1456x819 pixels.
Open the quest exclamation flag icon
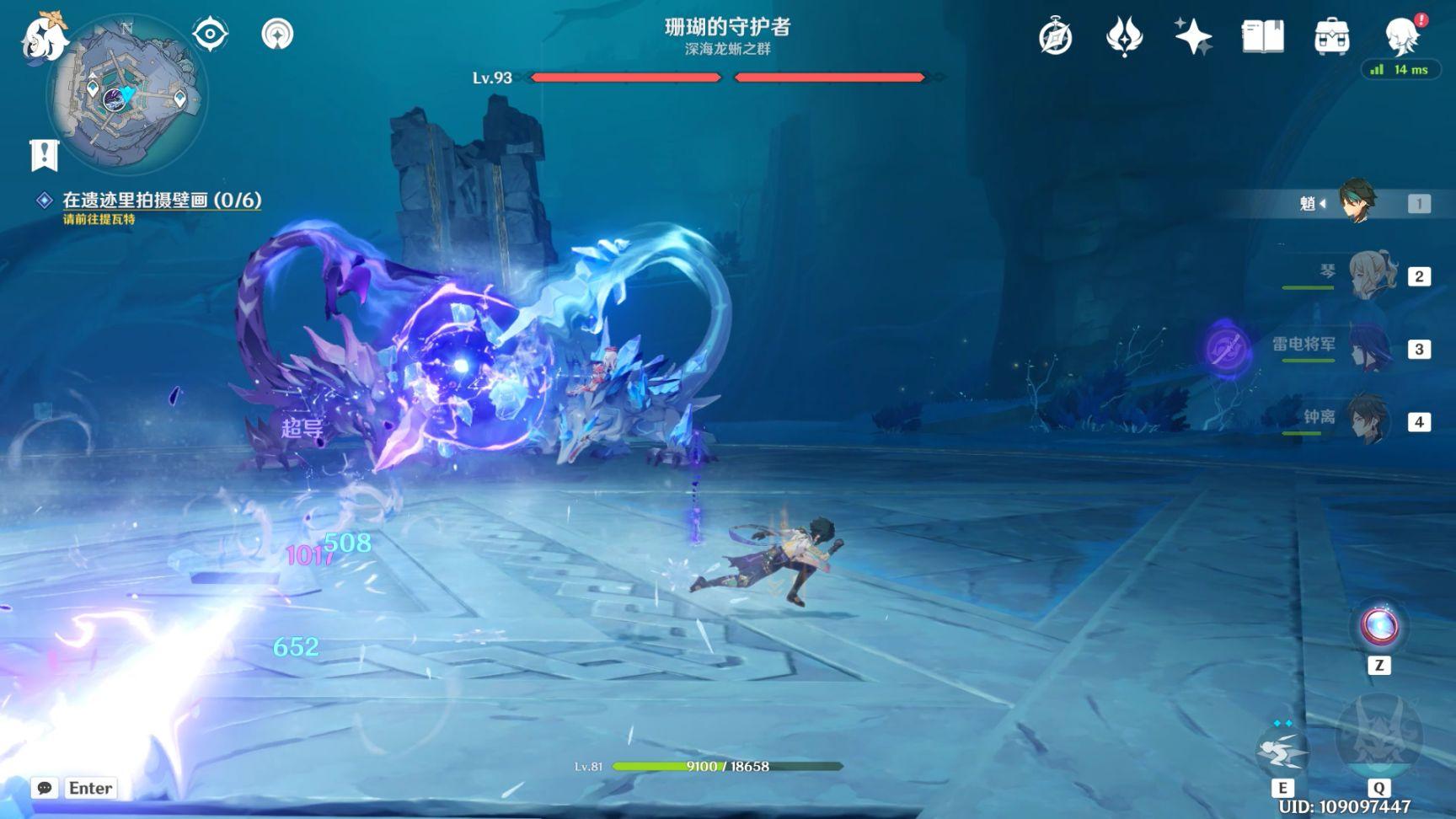click(44, 154)
